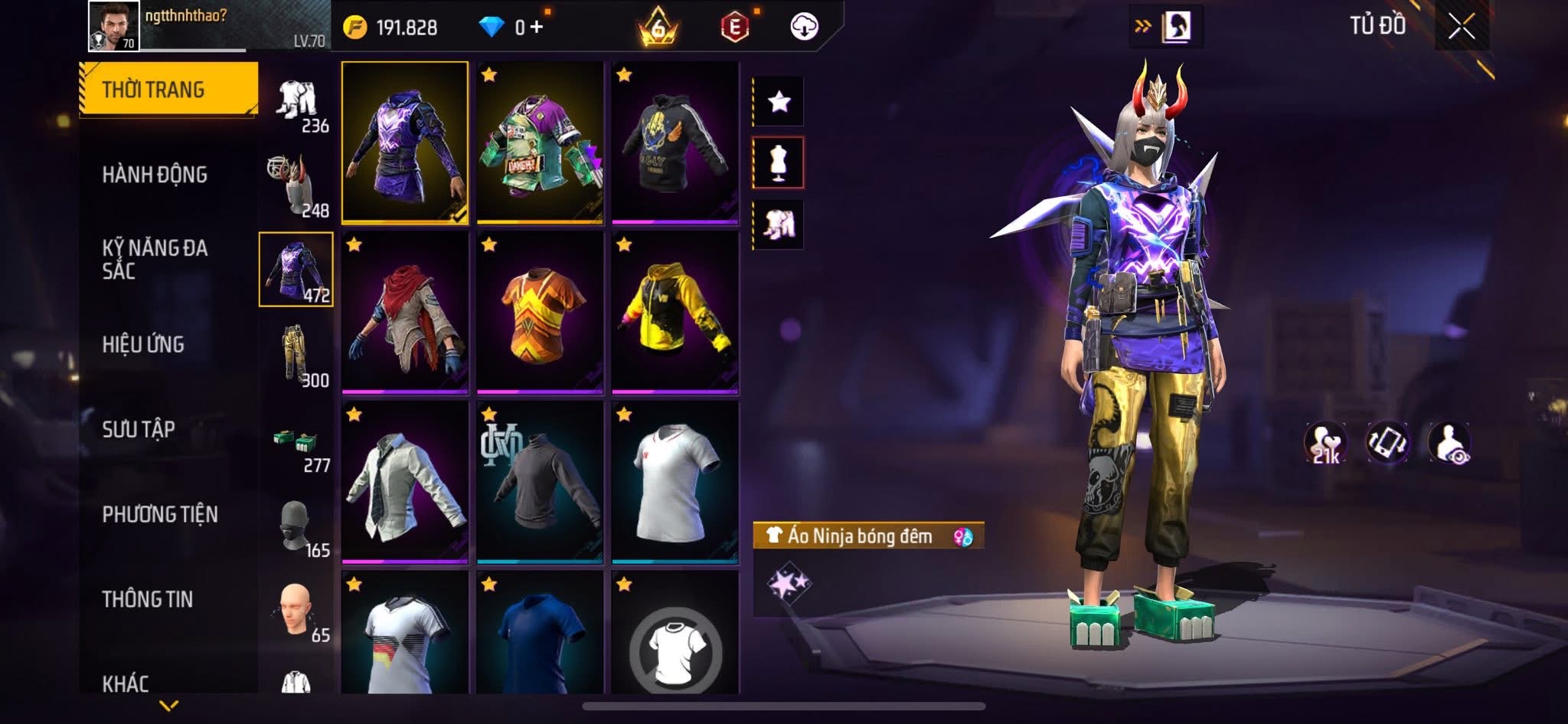
Task: Open the player profile avatar
Action: click(114, 26)
